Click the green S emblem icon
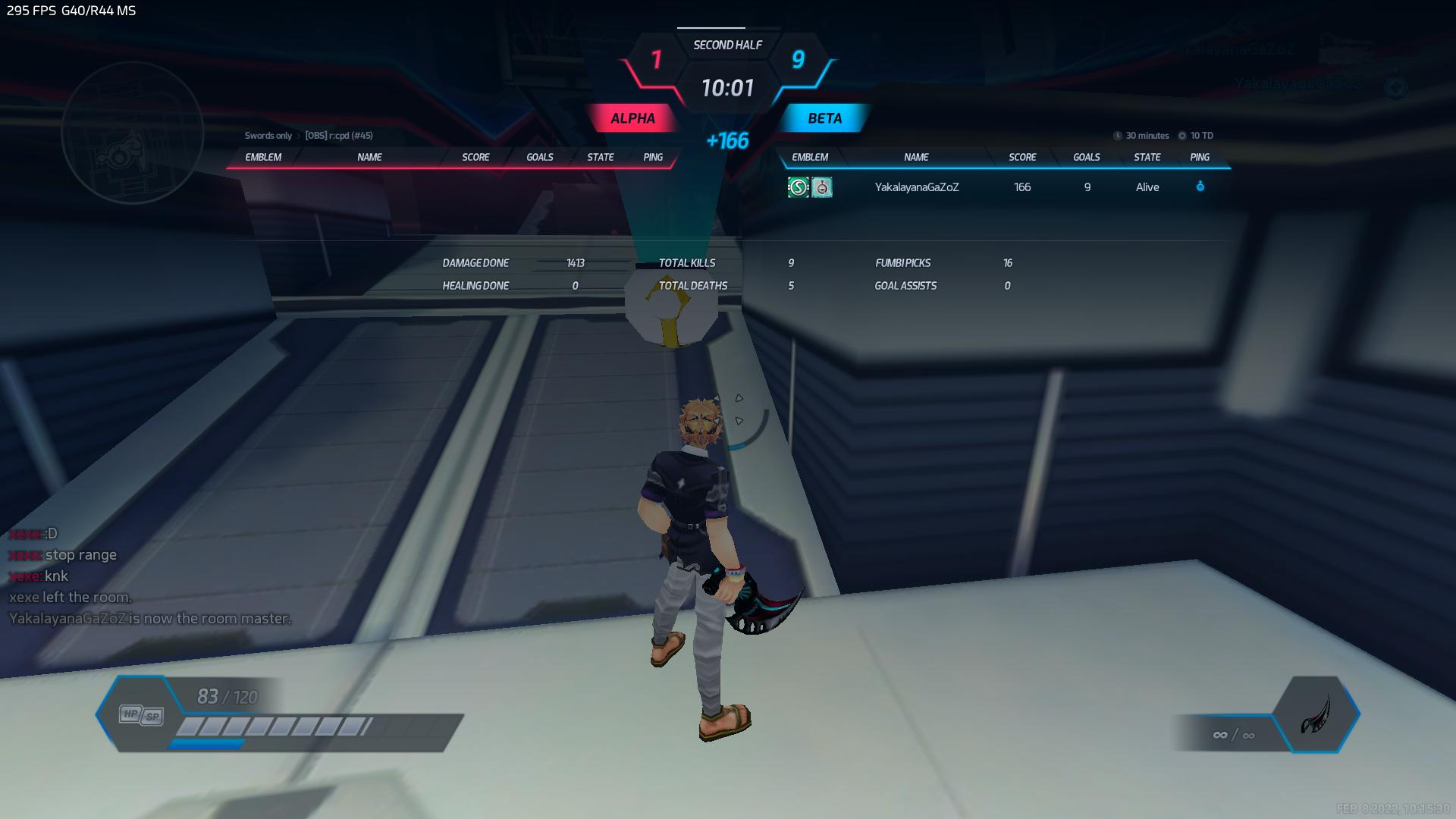The image size is (1456, 819). [x=798, y=187]
